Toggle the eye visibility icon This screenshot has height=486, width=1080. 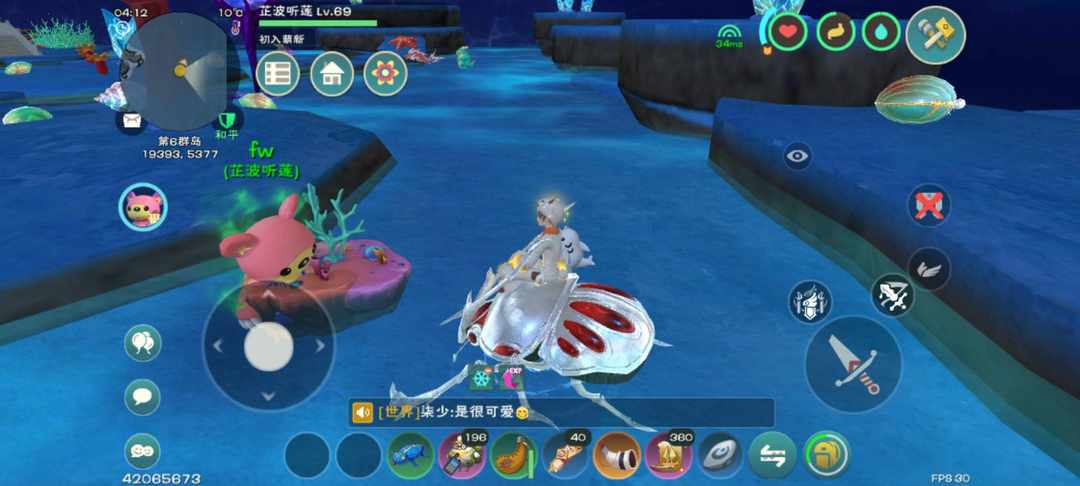(x=797, y=155)
